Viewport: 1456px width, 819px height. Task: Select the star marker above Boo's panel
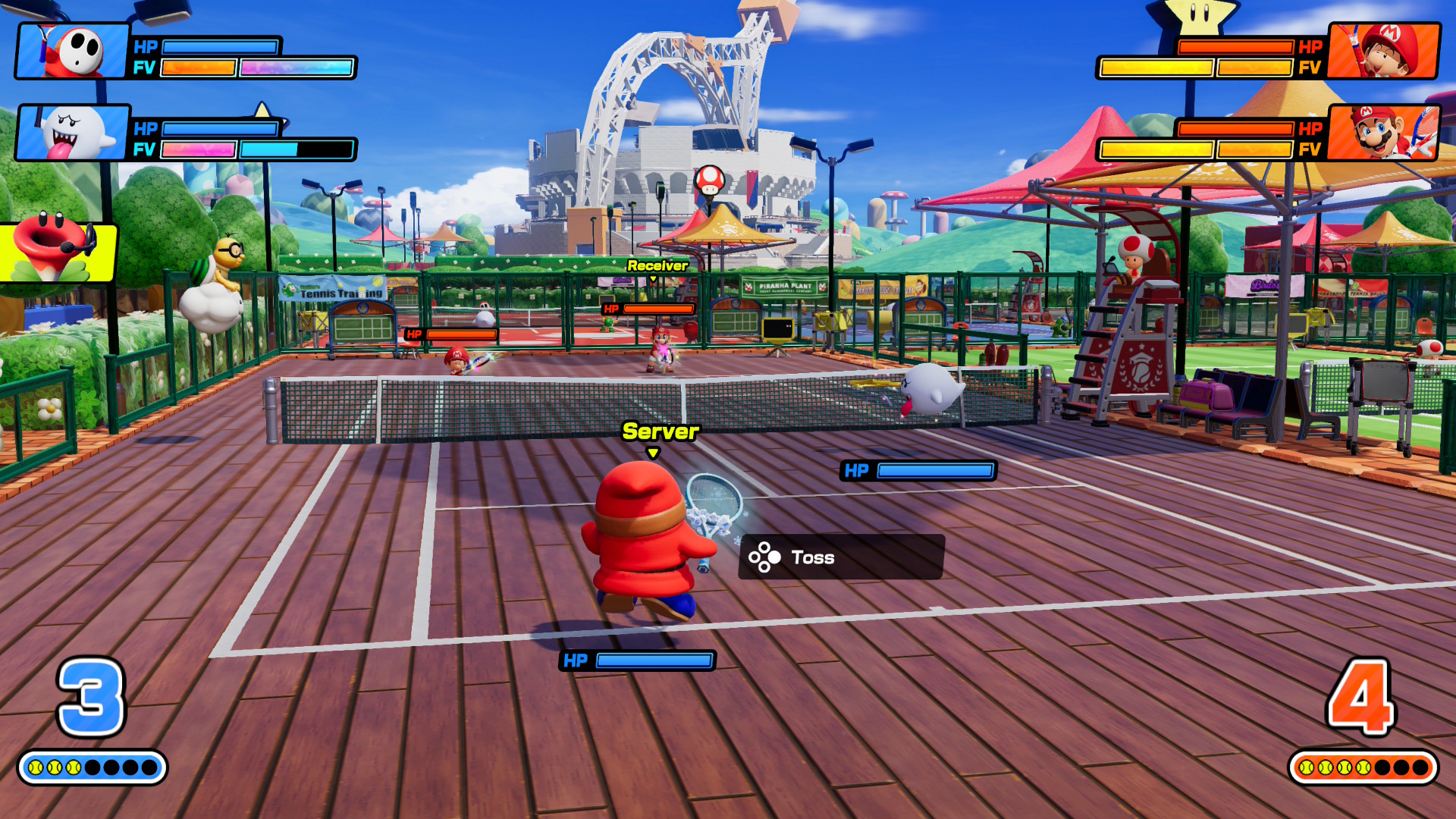[263, 108]
